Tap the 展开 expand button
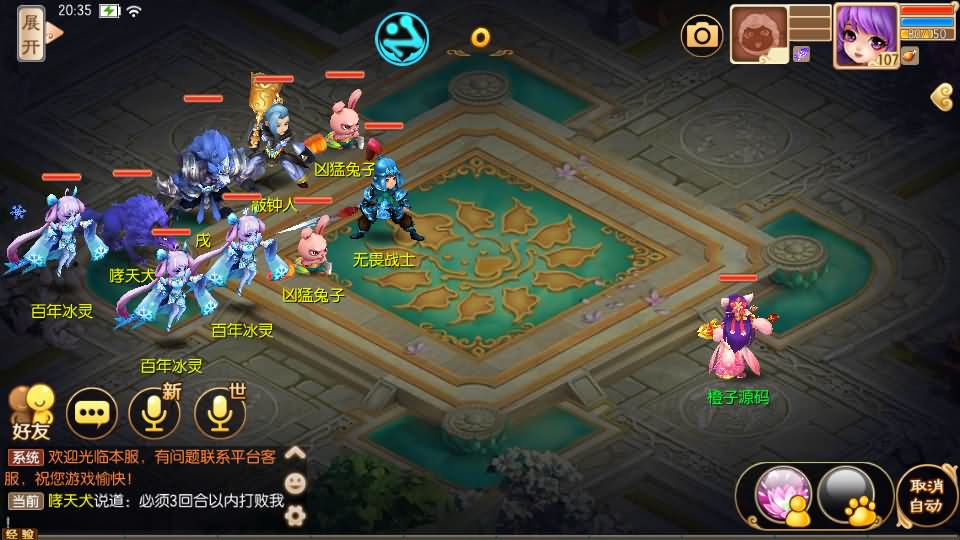The width and height of the screenshot is (960, 540). point(31,34)
